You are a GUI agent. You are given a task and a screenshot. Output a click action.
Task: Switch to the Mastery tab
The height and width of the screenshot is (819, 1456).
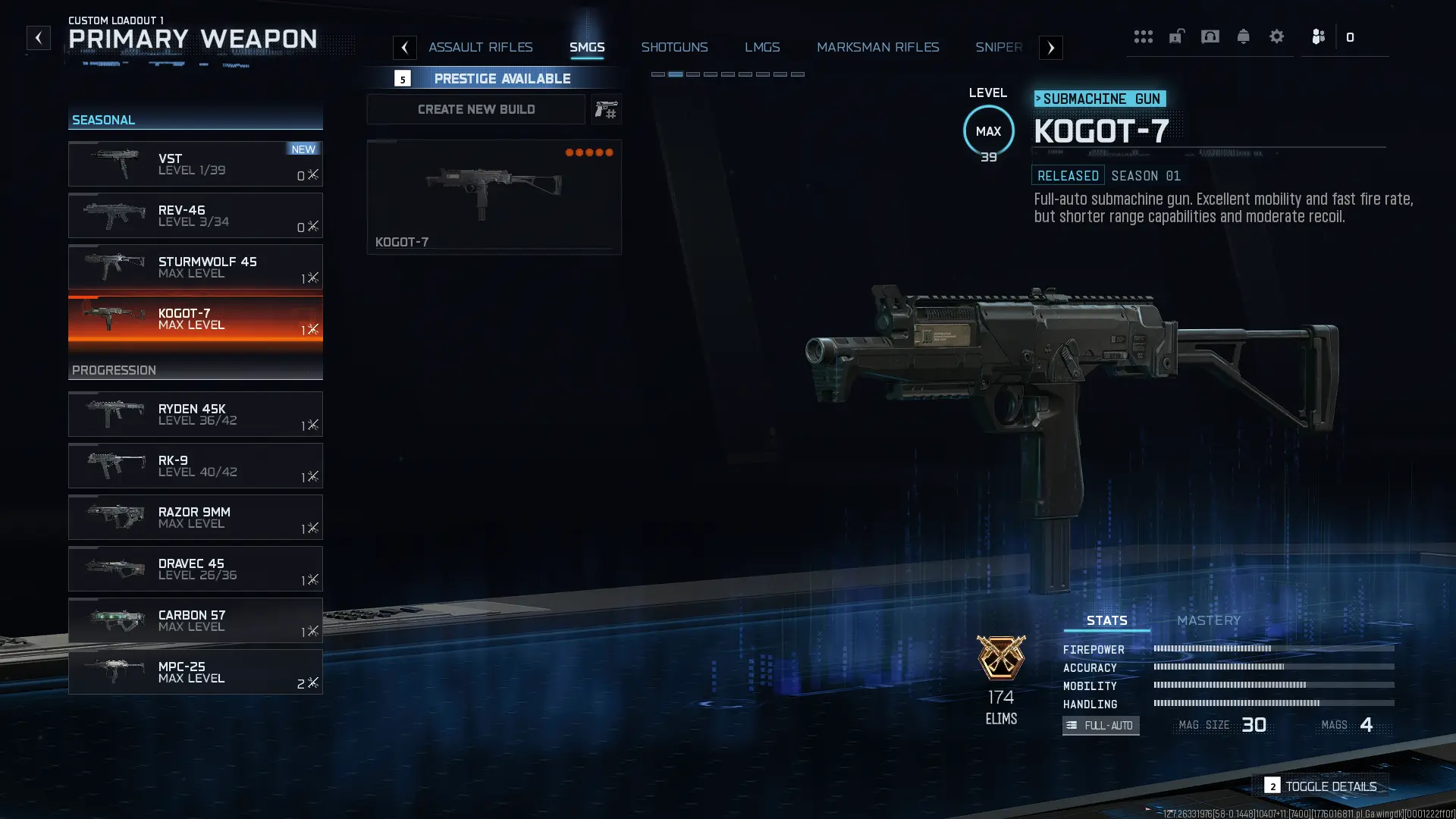pyautogui.click(x=1209, y=620)
